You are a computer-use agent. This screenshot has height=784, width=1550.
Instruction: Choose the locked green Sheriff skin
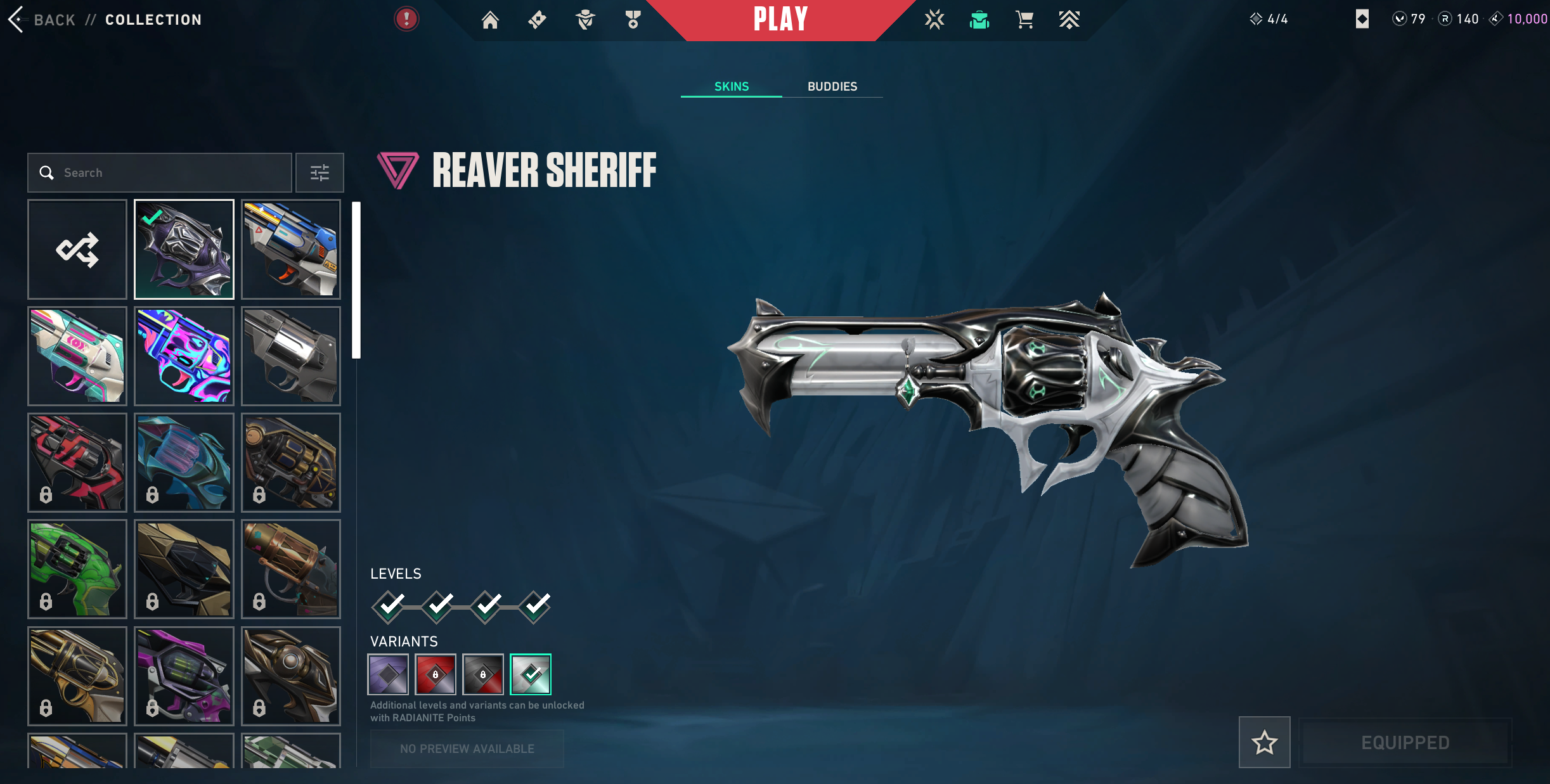[x=77, y=569]
